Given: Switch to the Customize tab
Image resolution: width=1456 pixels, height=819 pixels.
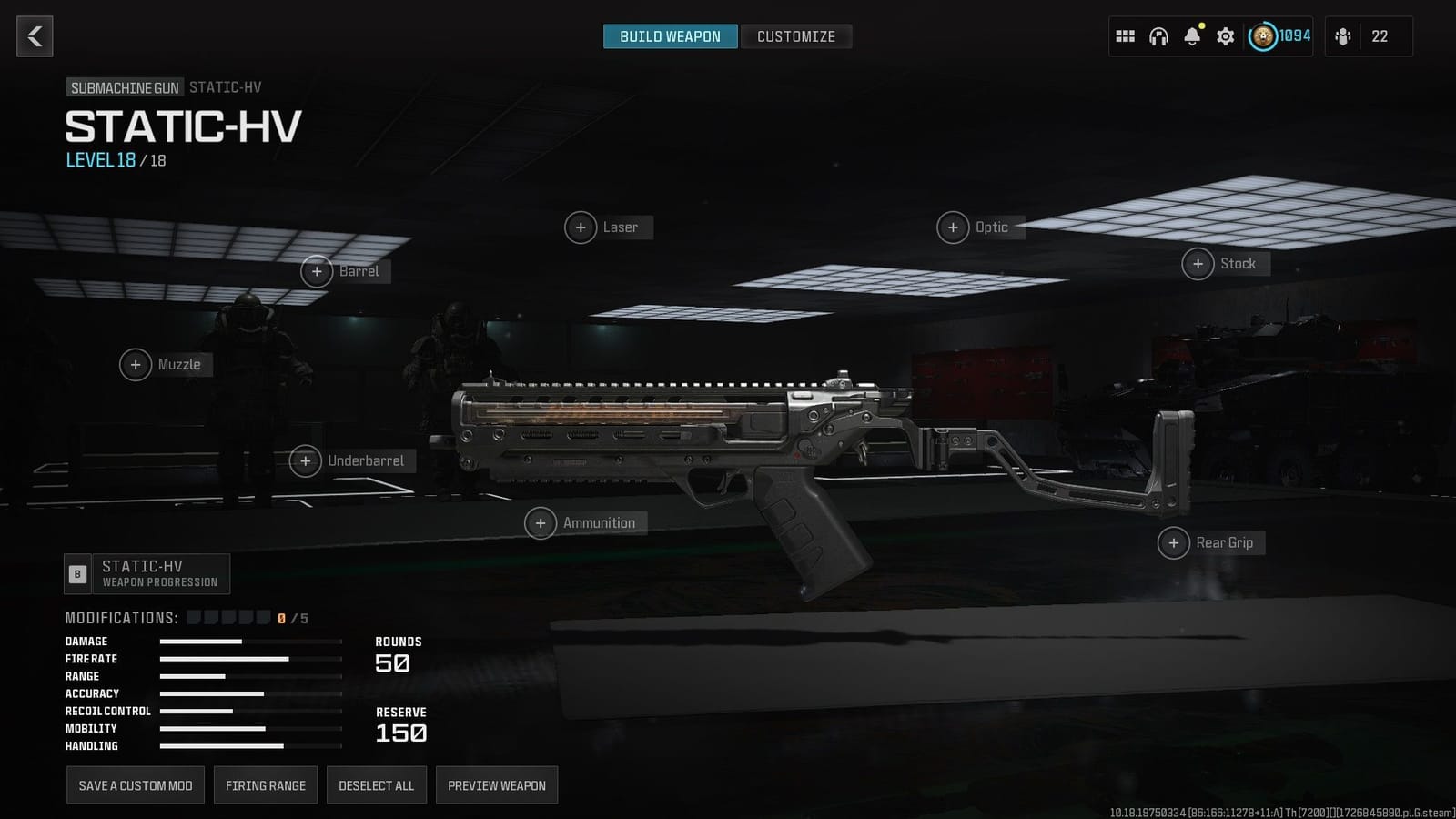Looking at the screenshot, I should pyautogui.click(x=796, y=36).
